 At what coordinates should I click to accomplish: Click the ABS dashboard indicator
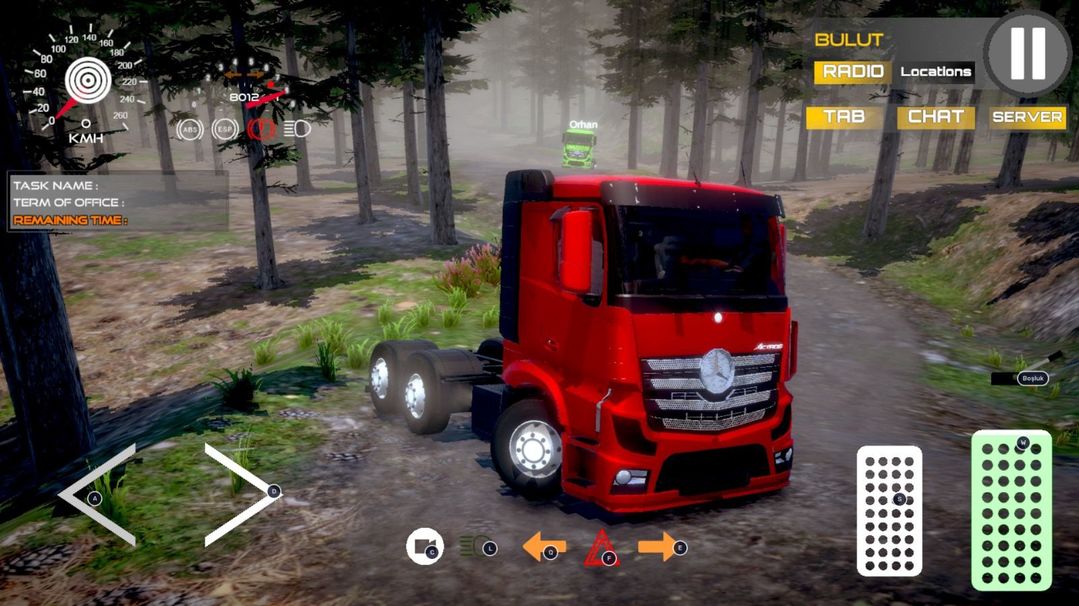coord(188,129)
